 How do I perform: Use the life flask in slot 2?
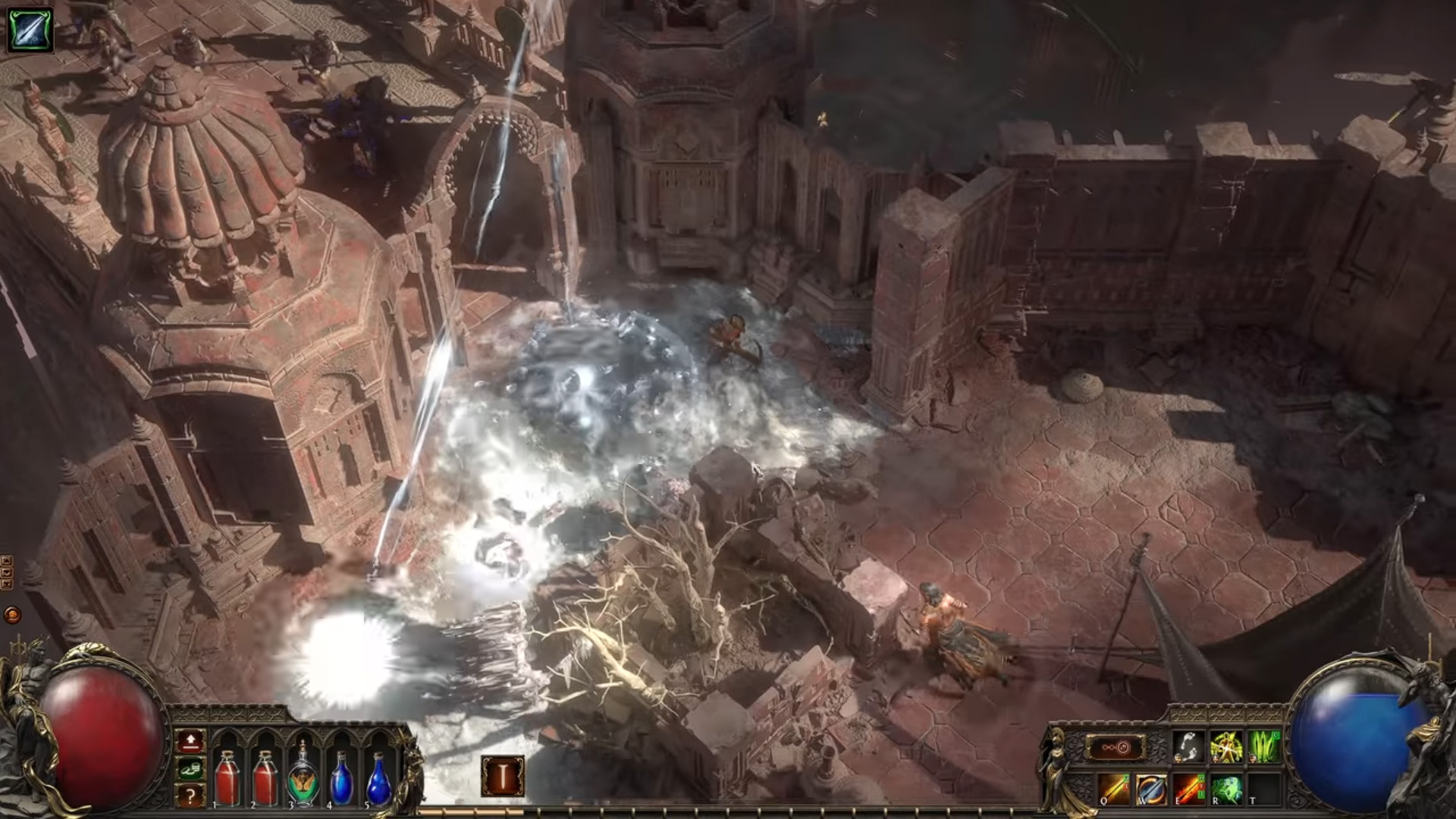(x=265, y=780)
